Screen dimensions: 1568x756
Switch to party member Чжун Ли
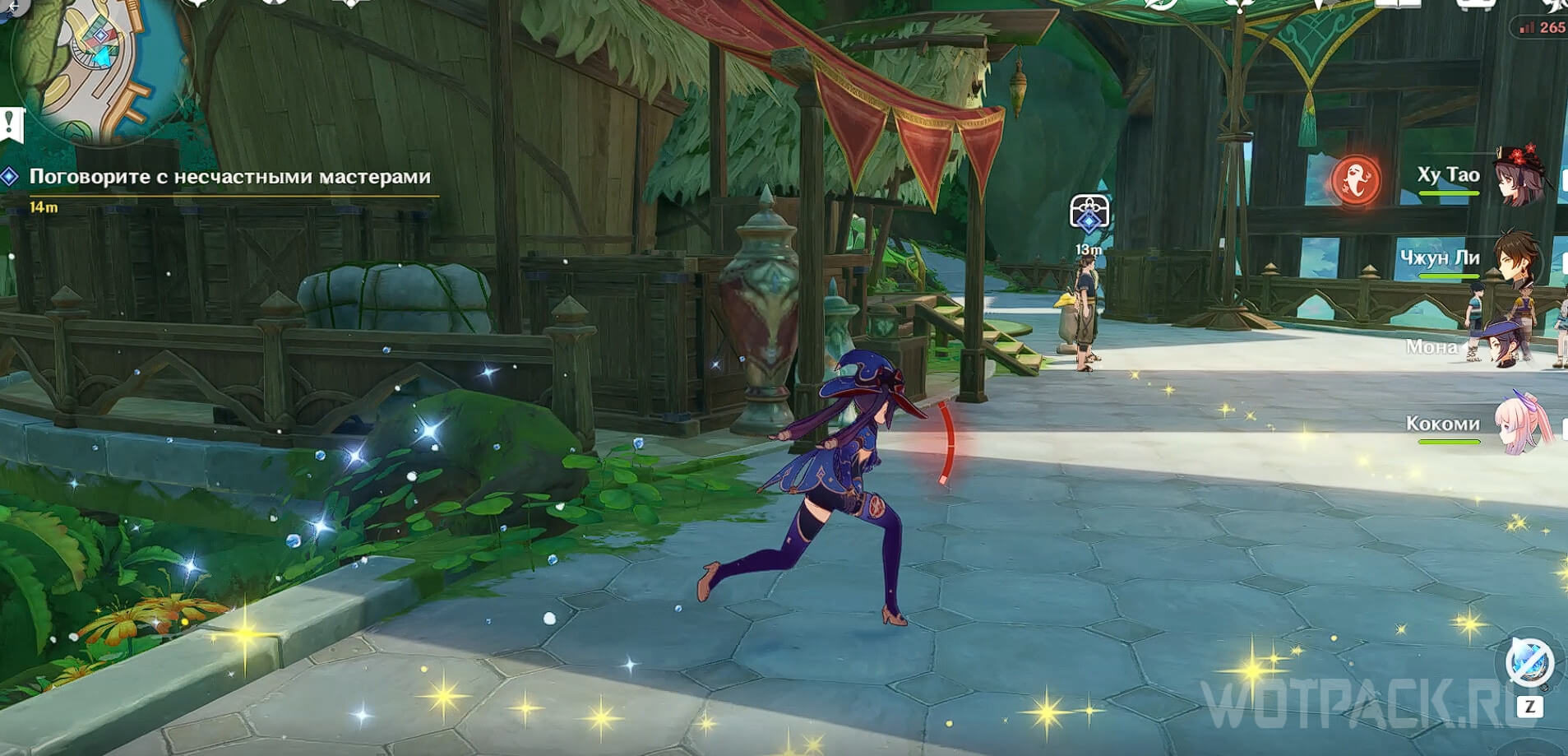pyautogui.click(x=1517, y=259)
